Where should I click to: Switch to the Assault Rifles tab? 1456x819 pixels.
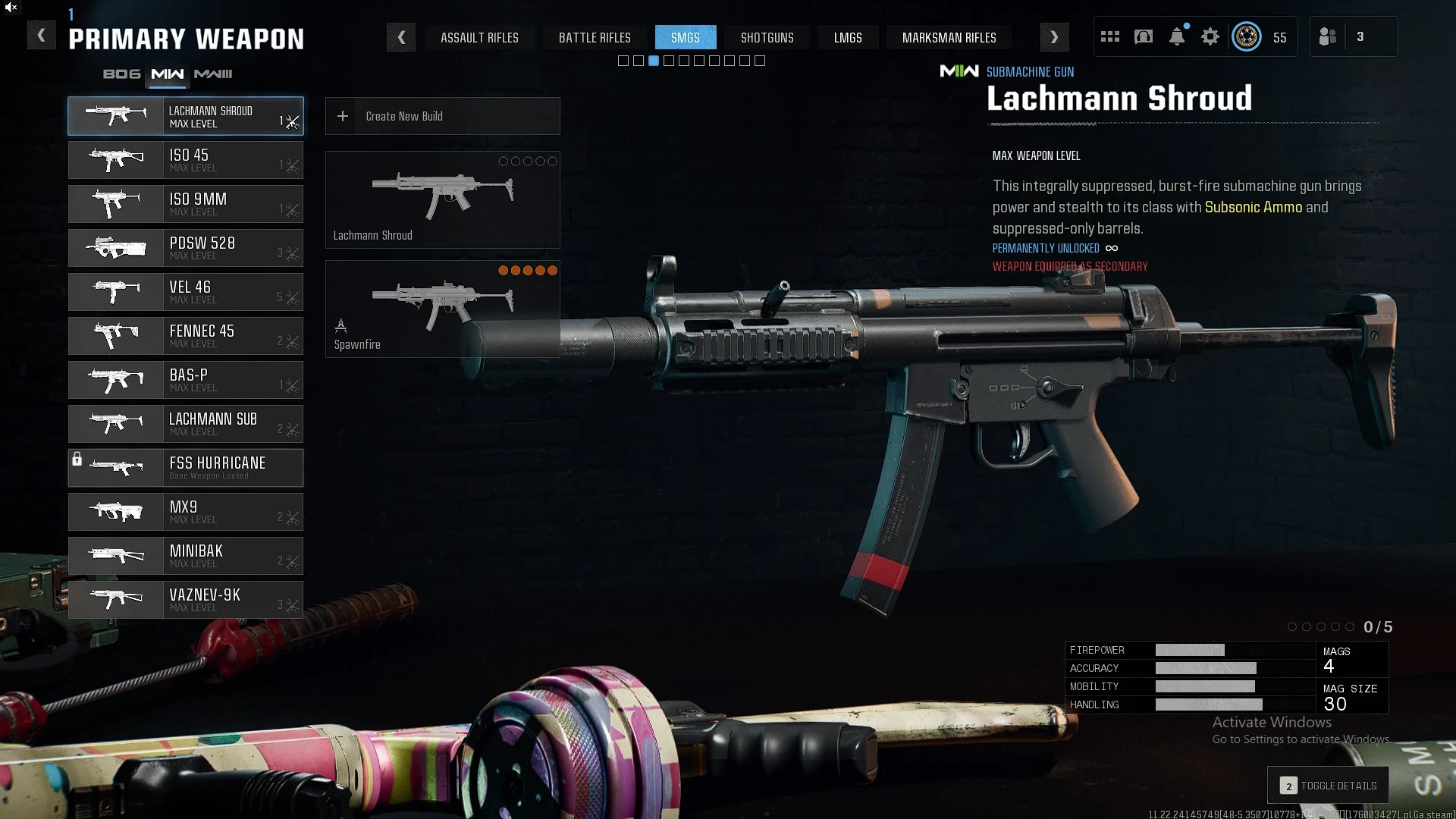[x=479, y=37]
